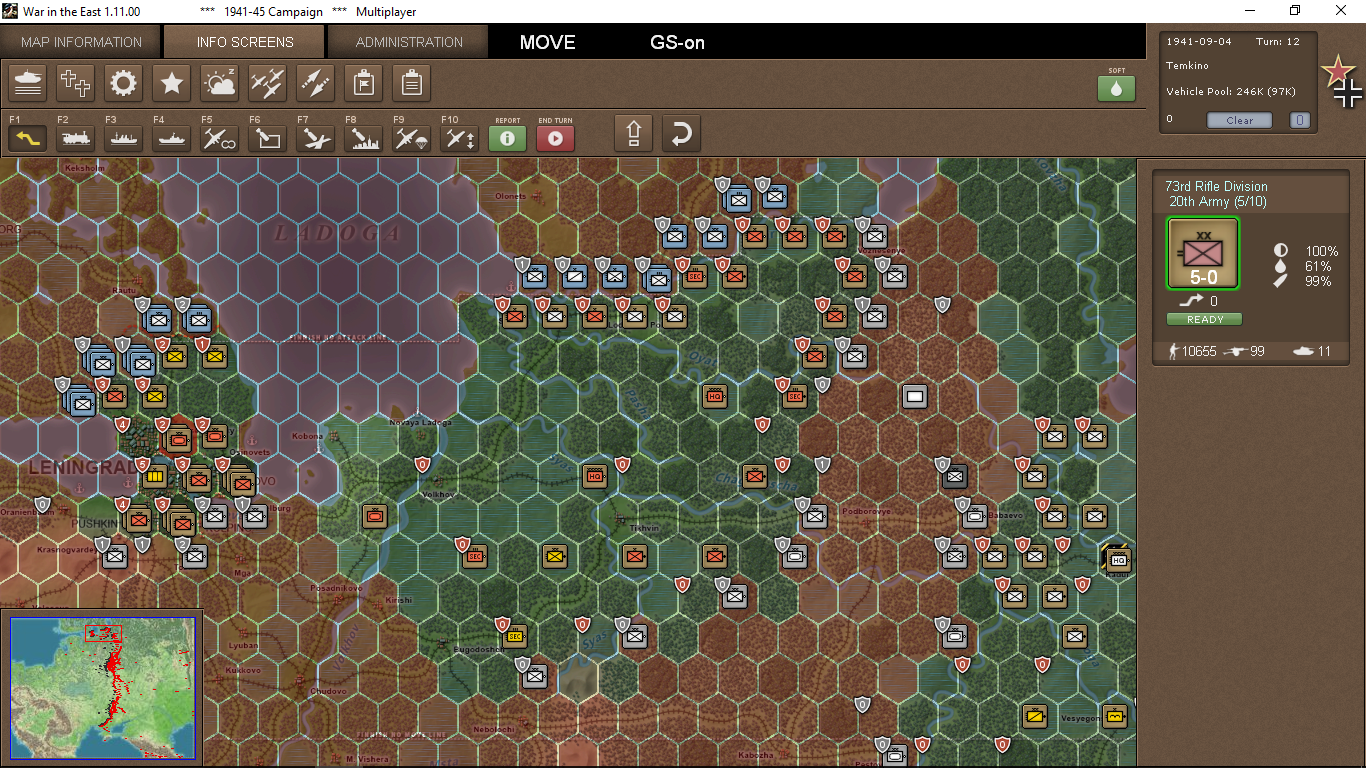Open the INFO SCREENS menu

243,42
